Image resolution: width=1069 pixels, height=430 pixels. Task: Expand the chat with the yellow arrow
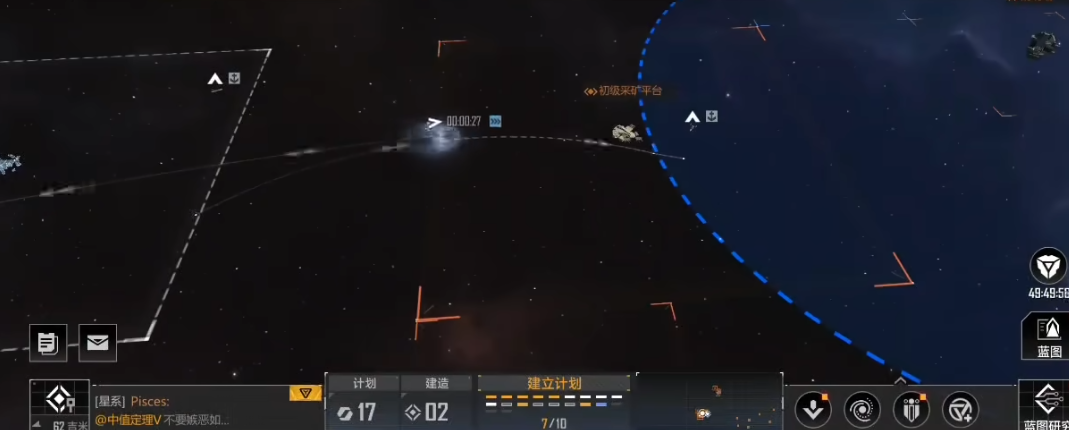pos(305,393)
